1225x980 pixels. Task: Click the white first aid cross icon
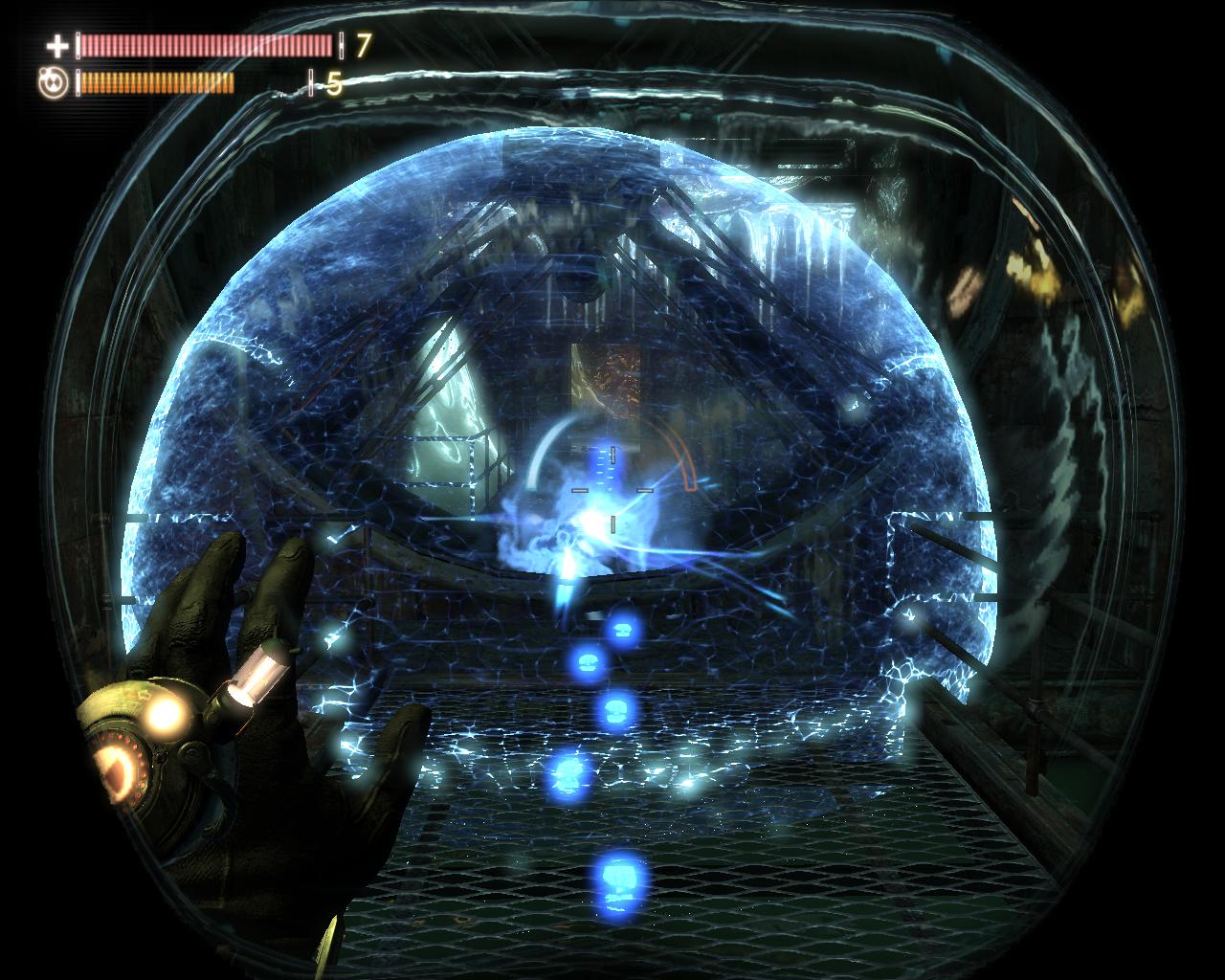pos(57,45)
